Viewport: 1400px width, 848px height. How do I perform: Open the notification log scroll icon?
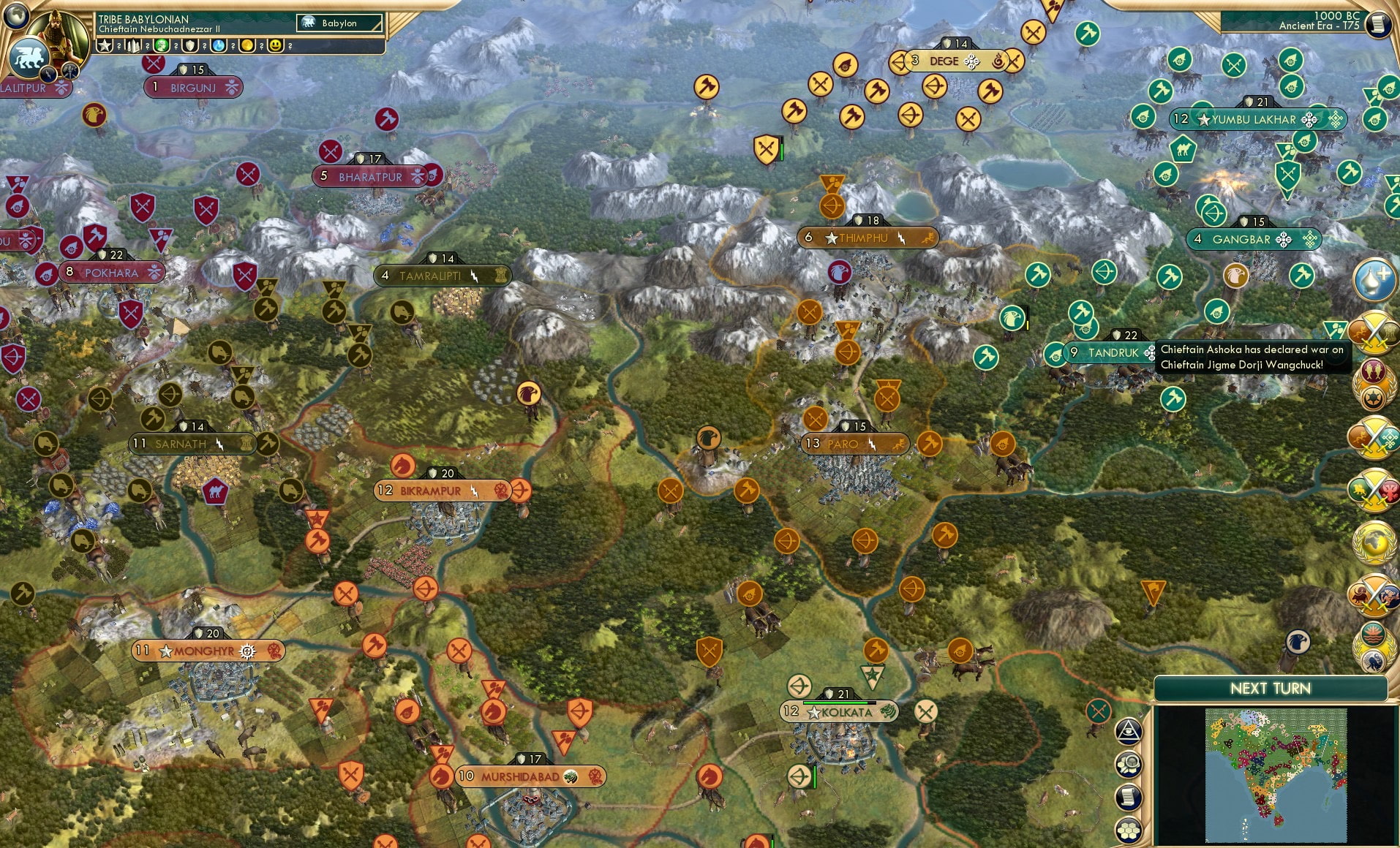tap(1128, 795)
